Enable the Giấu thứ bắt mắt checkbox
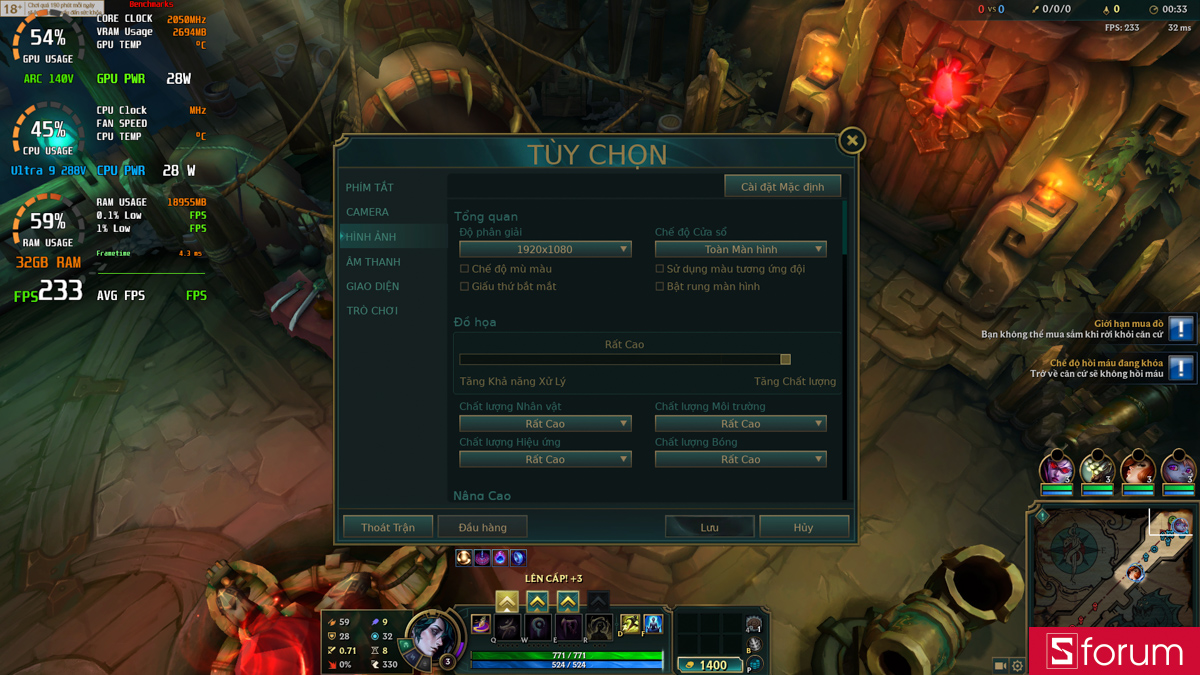The image size is (1200, 675). [x=464, y=287]
